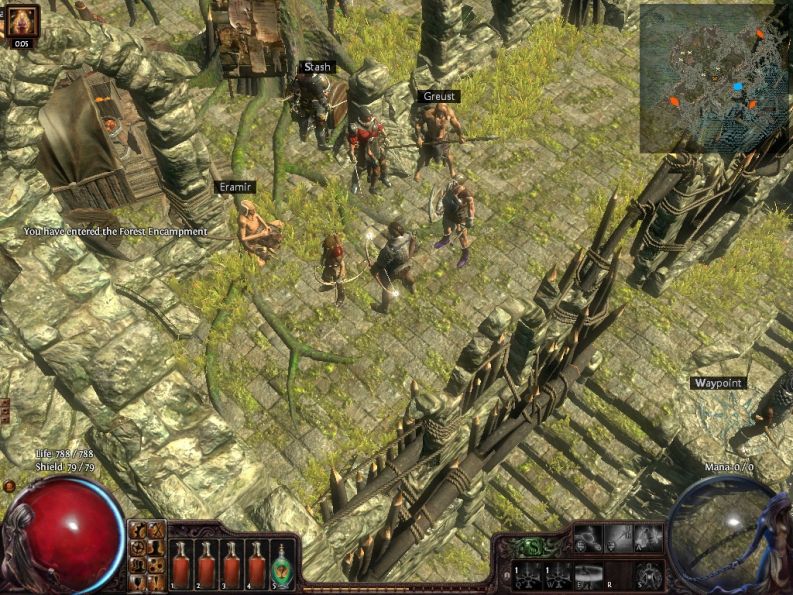Click the Waypoint label
The width and height of the screenshot is (793, 595).
tap(718, 383)
